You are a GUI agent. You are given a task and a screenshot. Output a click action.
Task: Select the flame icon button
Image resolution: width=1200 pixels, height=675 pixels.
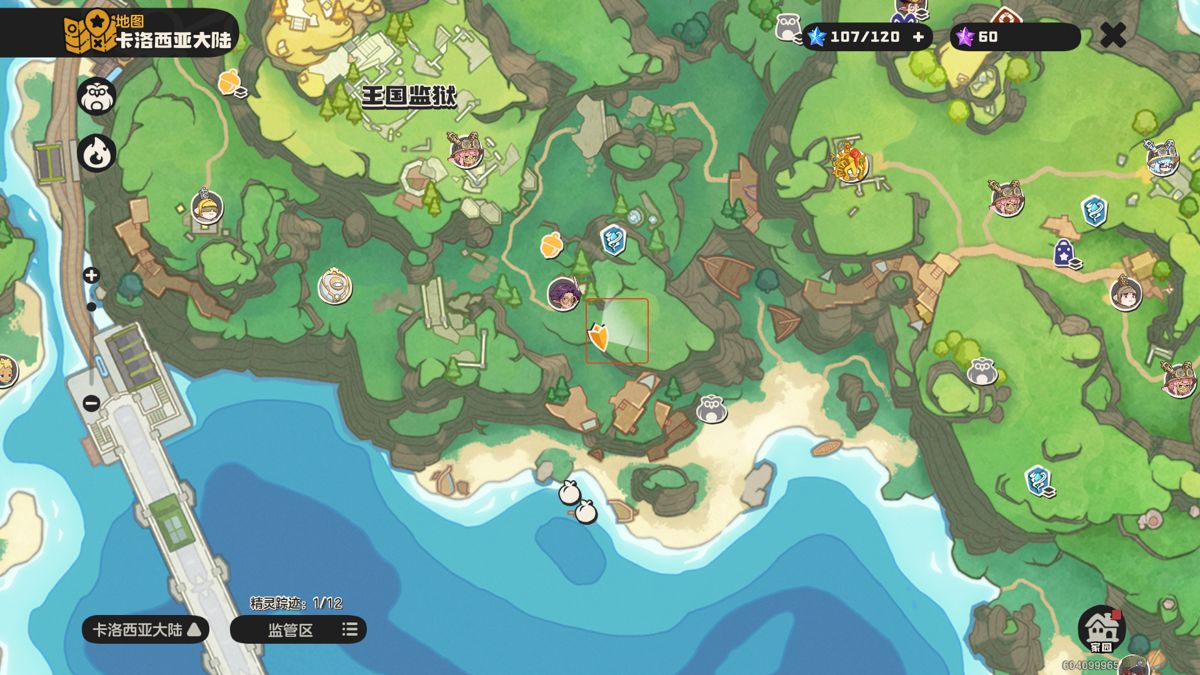coord(97,153)
